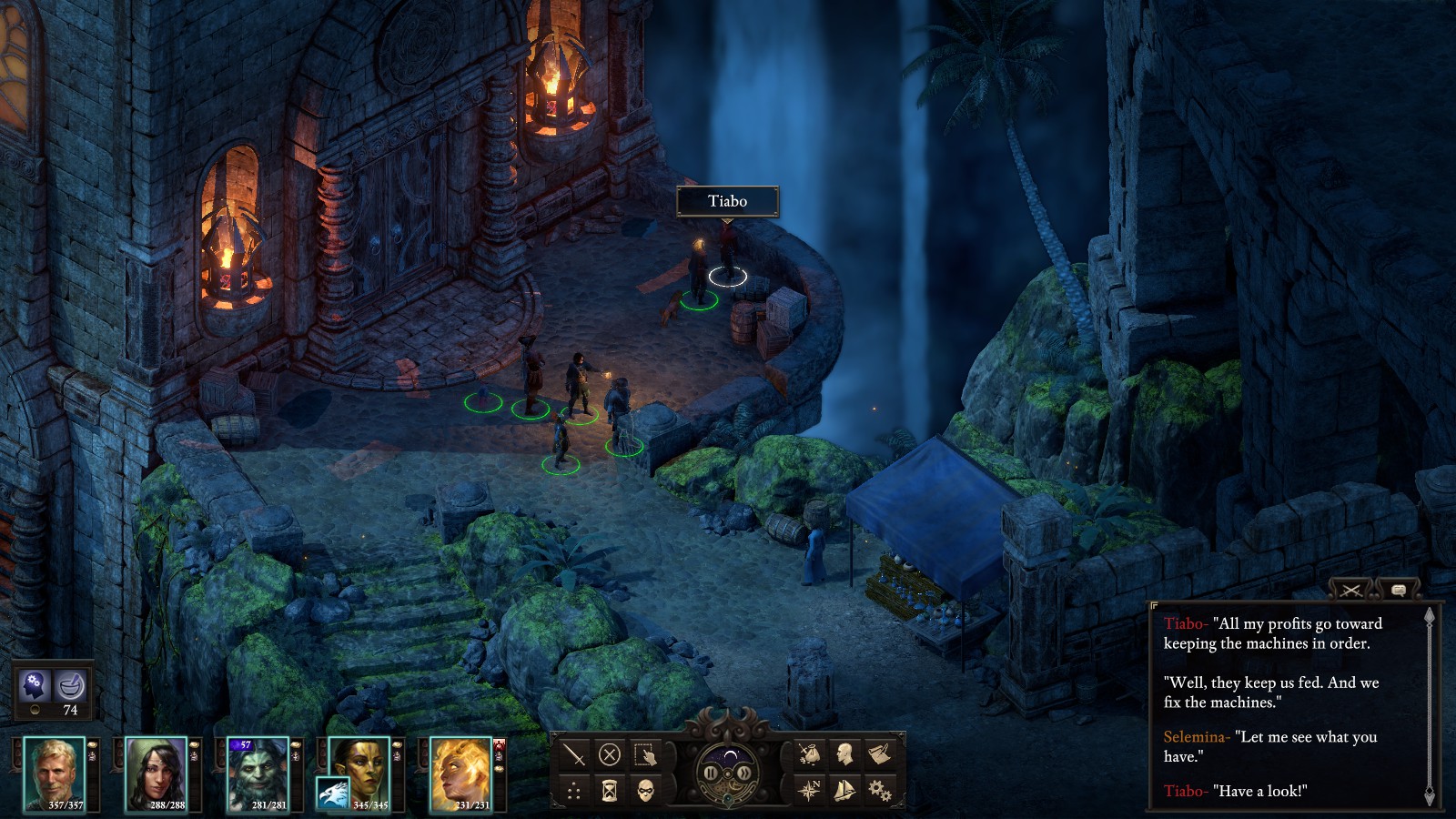Open the inventory loot bag icon
The width and height of the screenshot is (1456, 819).
(x=809, y=754)
